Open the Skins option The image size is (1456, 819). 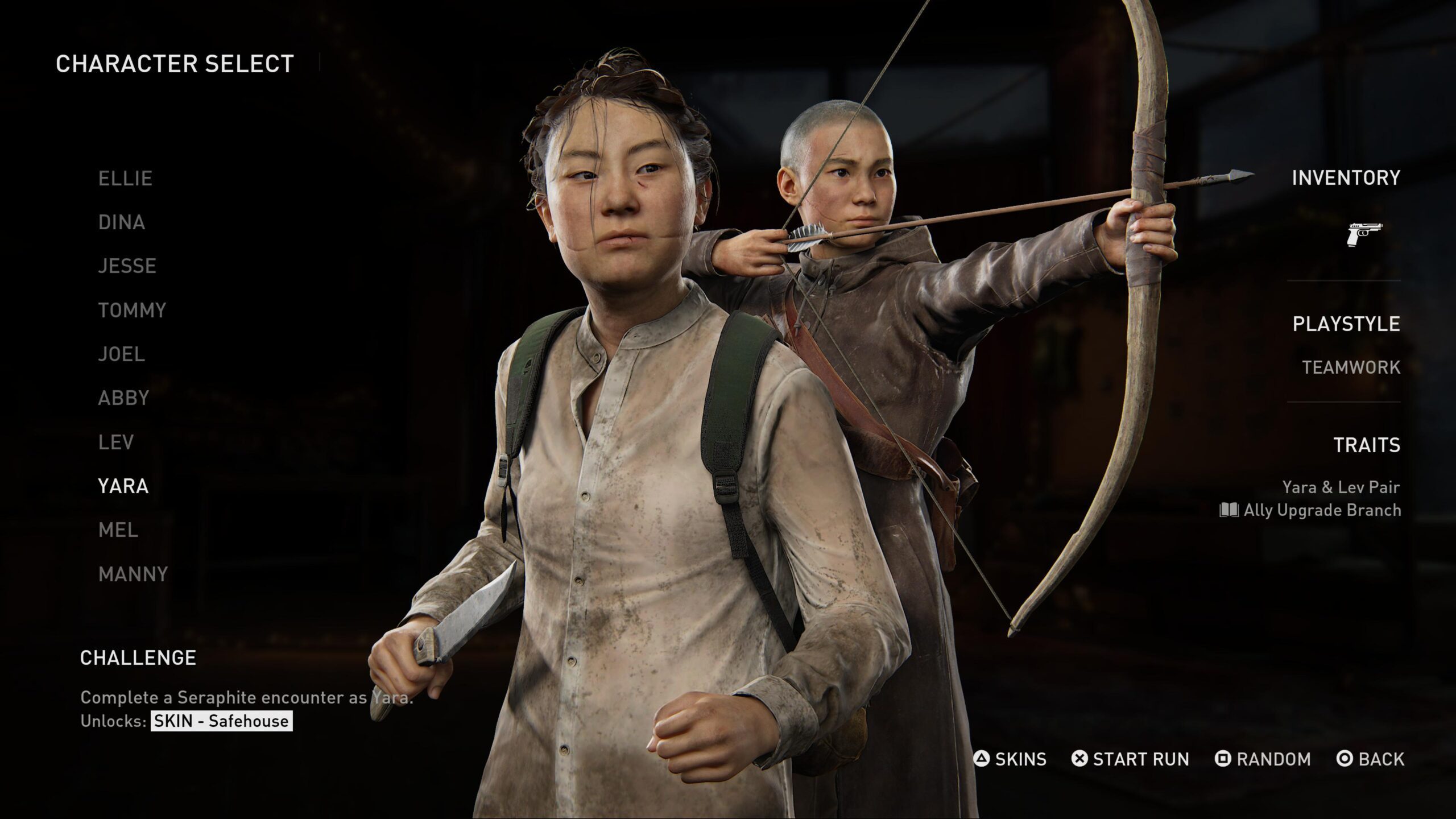1010,759
